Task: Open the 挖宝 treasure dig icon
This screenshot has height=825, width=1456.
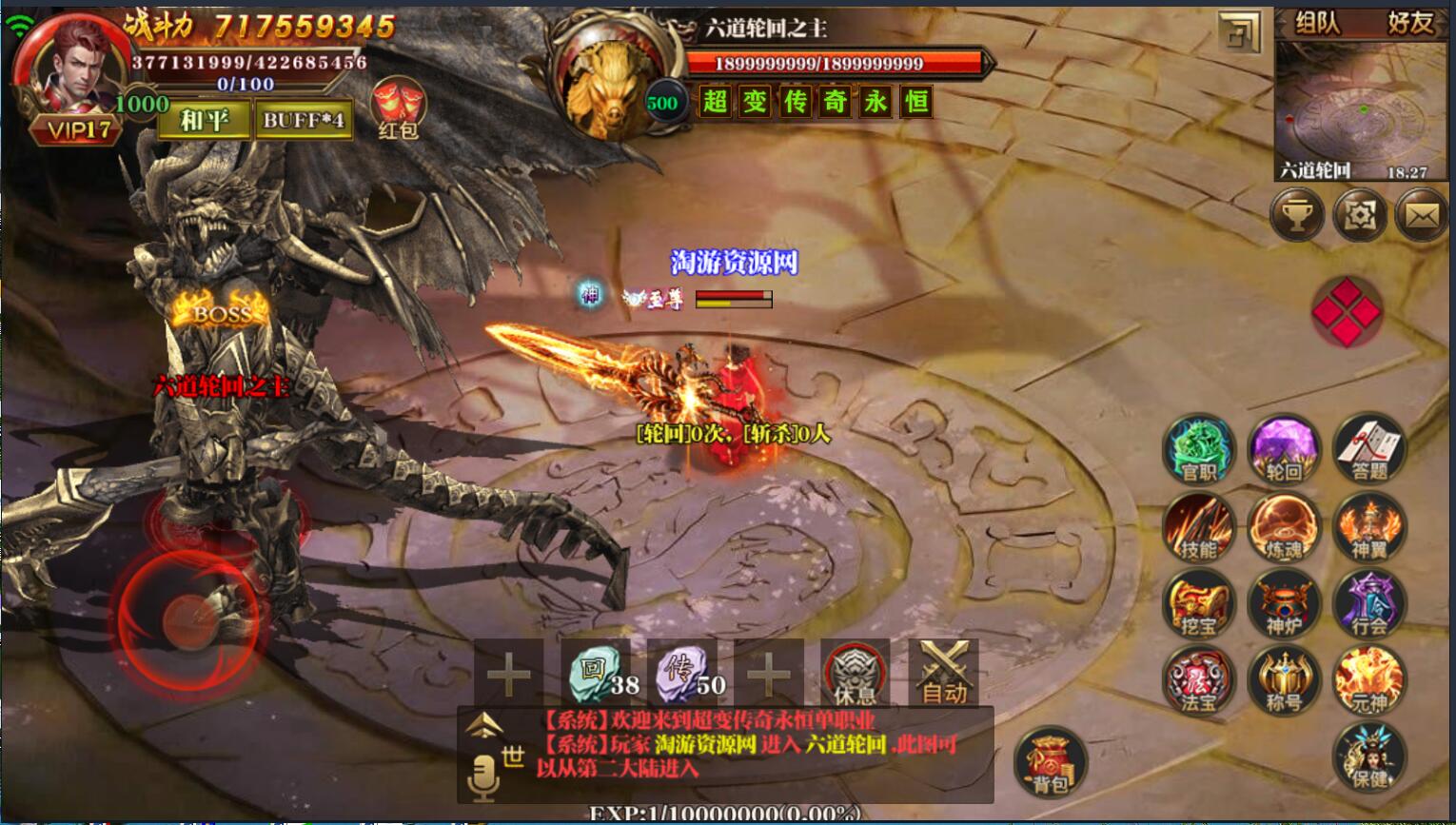Action: [x=1198, y=605]
